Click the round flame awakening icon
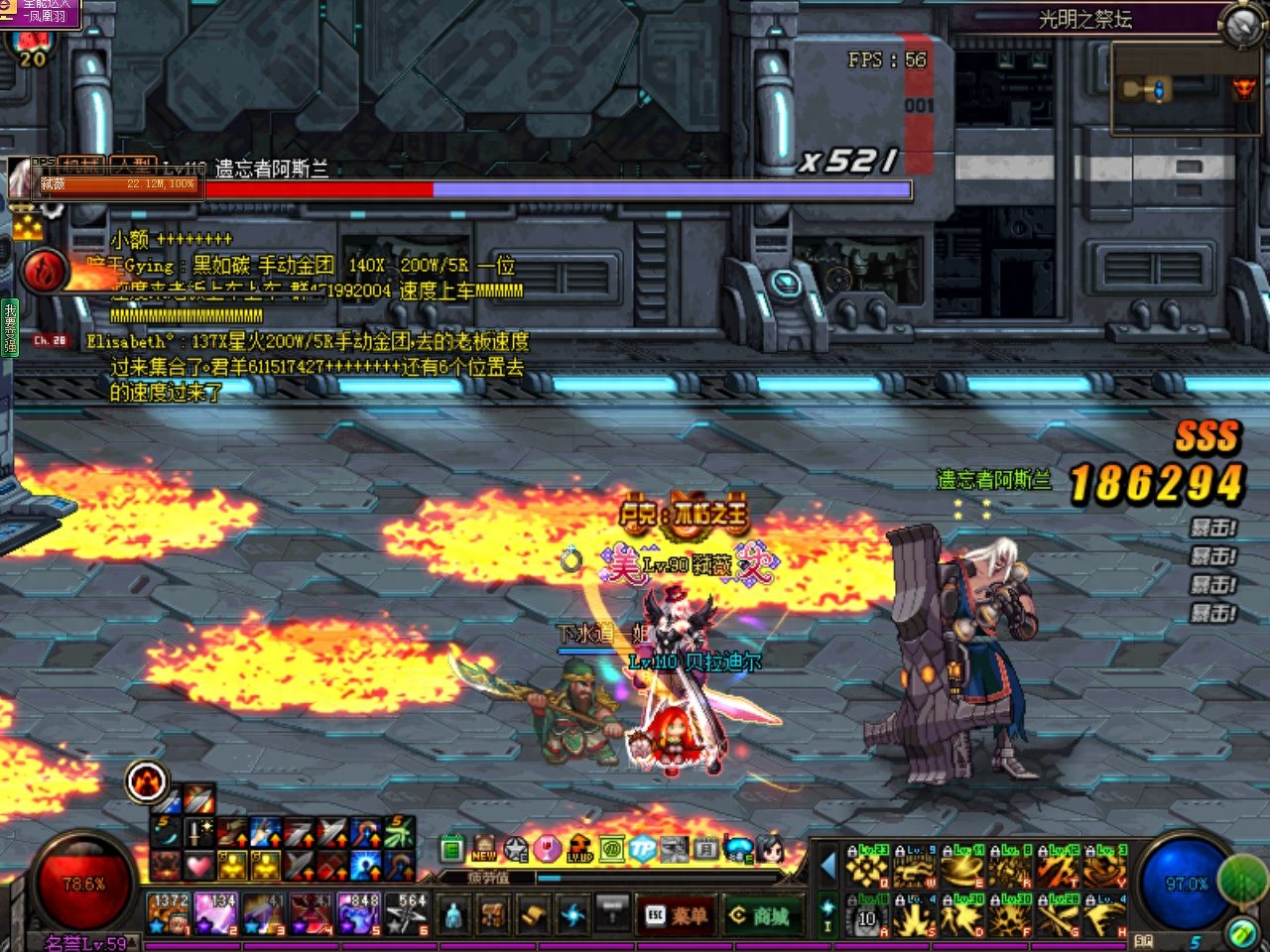 [x=148, y=782]
